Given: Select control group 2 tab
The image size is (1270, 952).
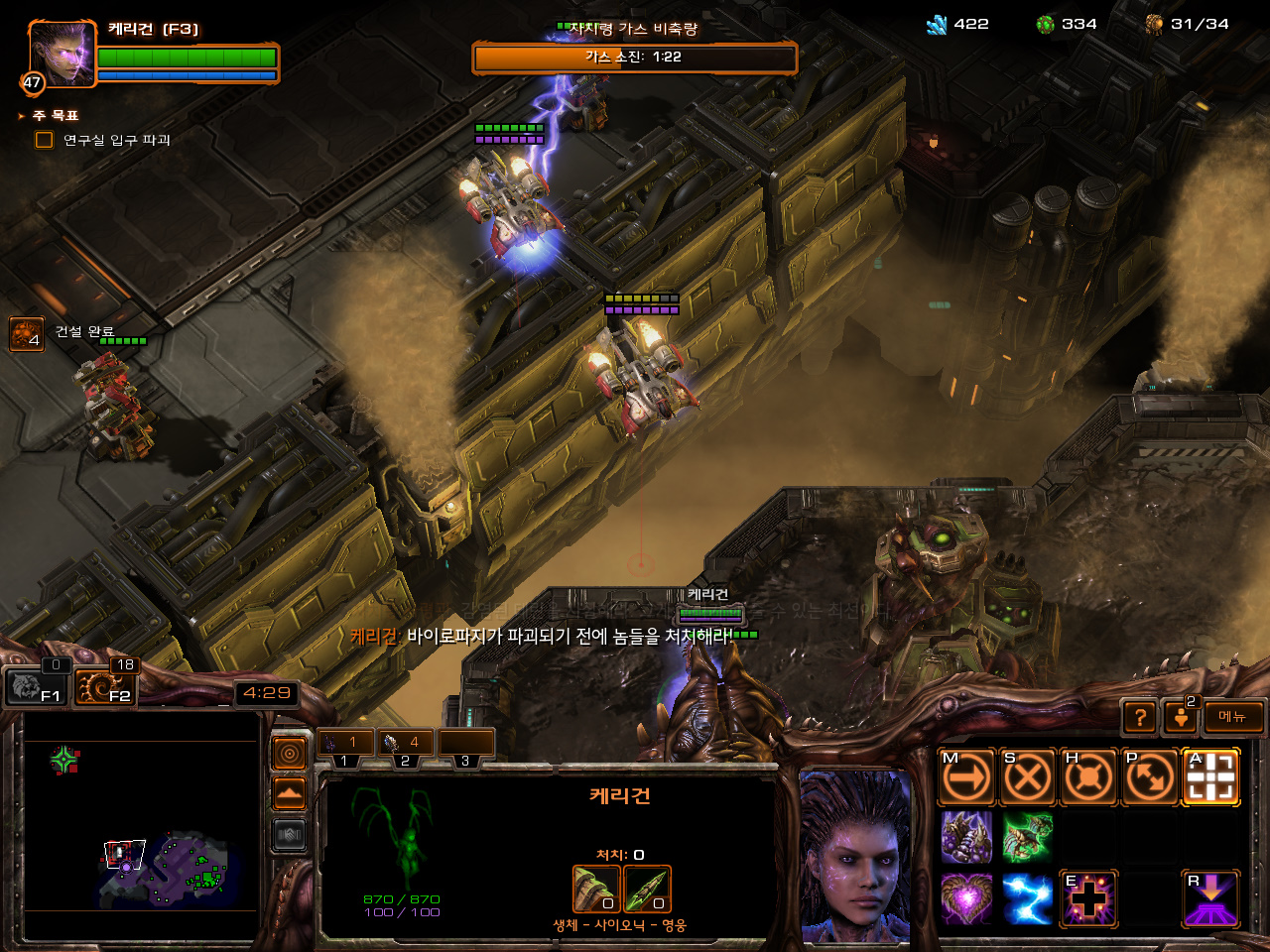Looking at the screenshot, I should coord(405,744).
